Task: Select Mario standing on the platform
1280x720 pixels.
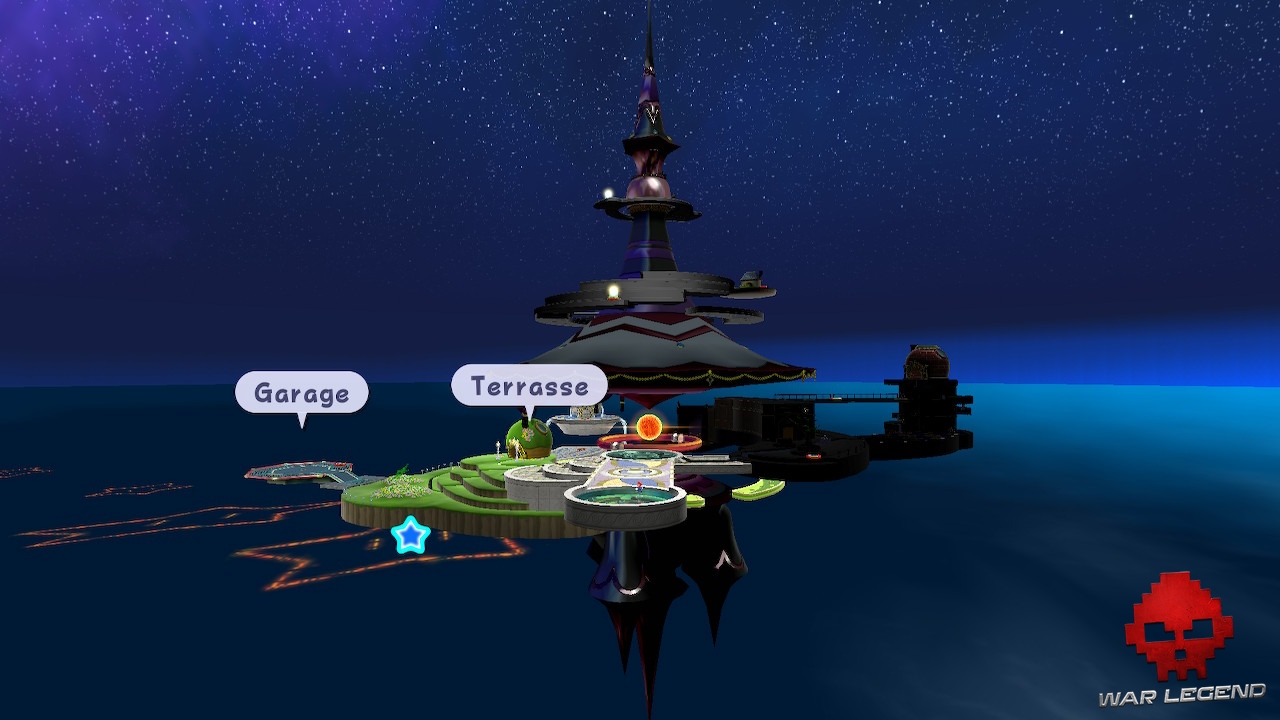Action: (x=638, y=488)
